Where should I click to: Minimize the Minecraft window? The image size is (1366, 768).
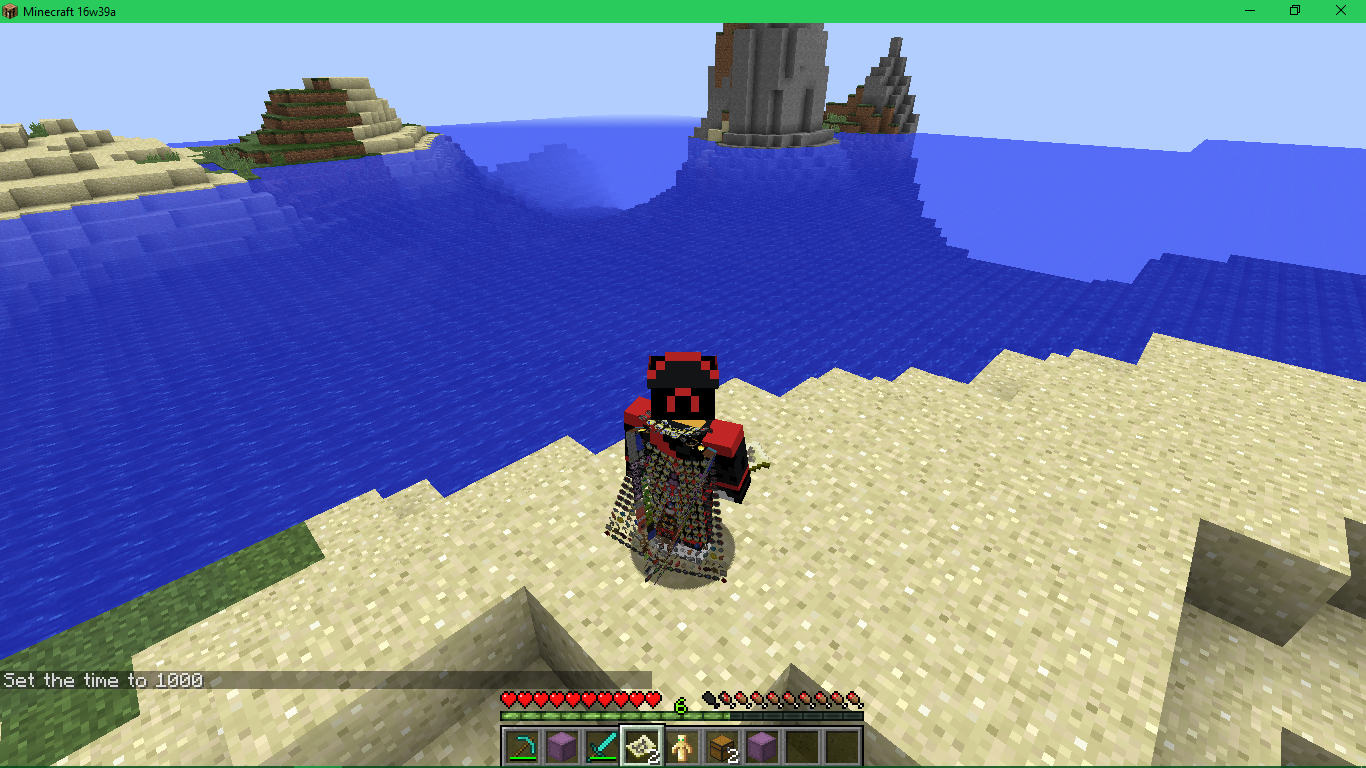pyautogui.click(x=1250, y=10)
